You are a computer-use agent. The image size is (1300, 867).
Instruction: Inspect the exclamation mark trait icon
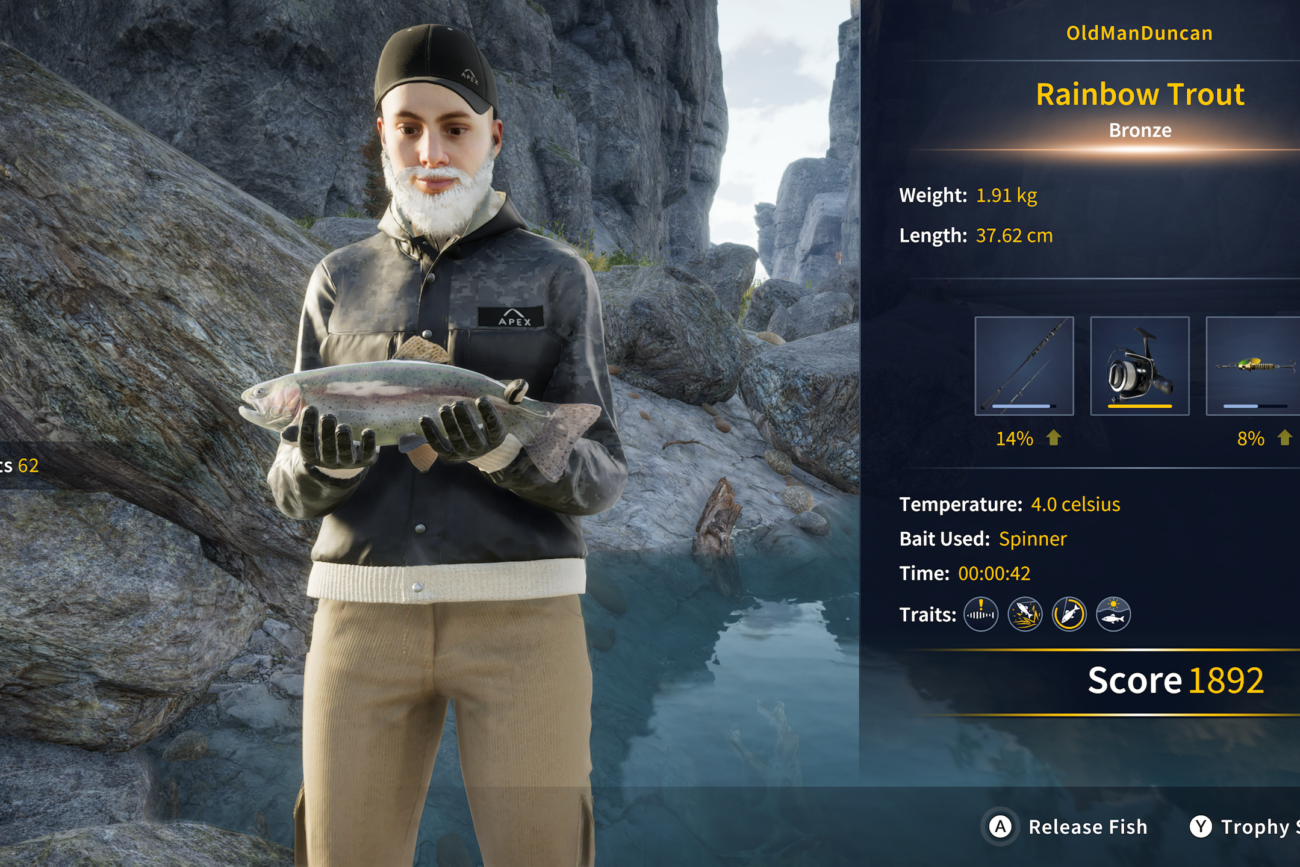(981, 614)
